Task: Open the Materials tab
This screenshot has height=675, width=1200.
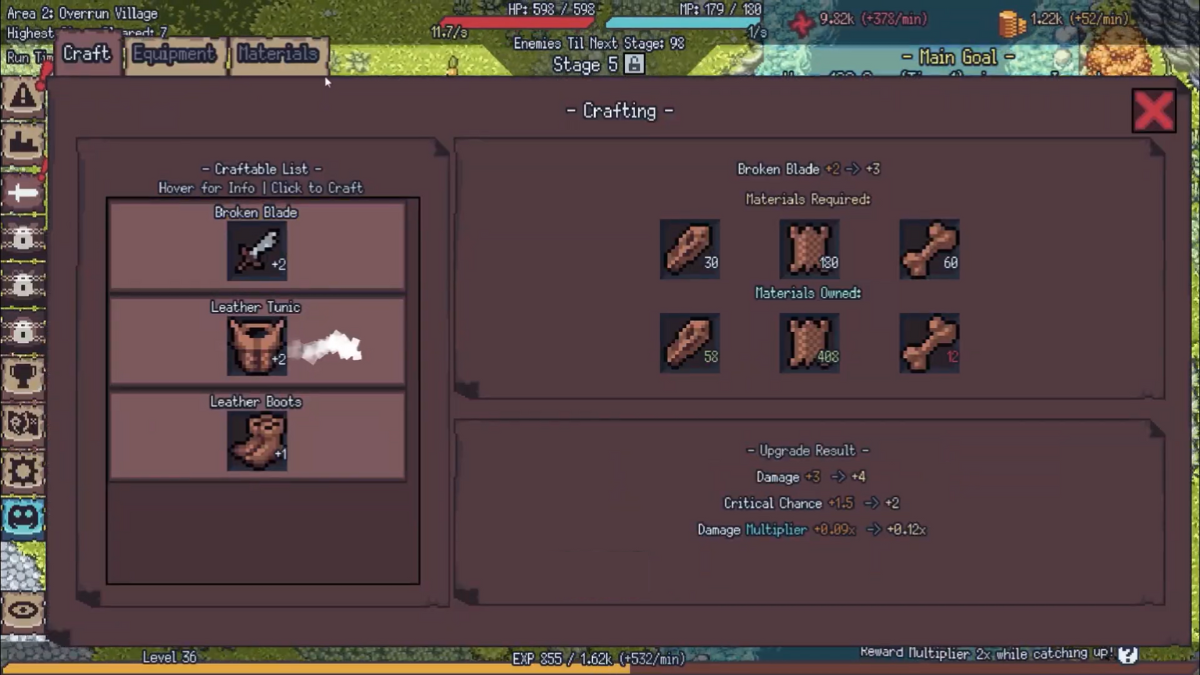Action: pos(278,54)
